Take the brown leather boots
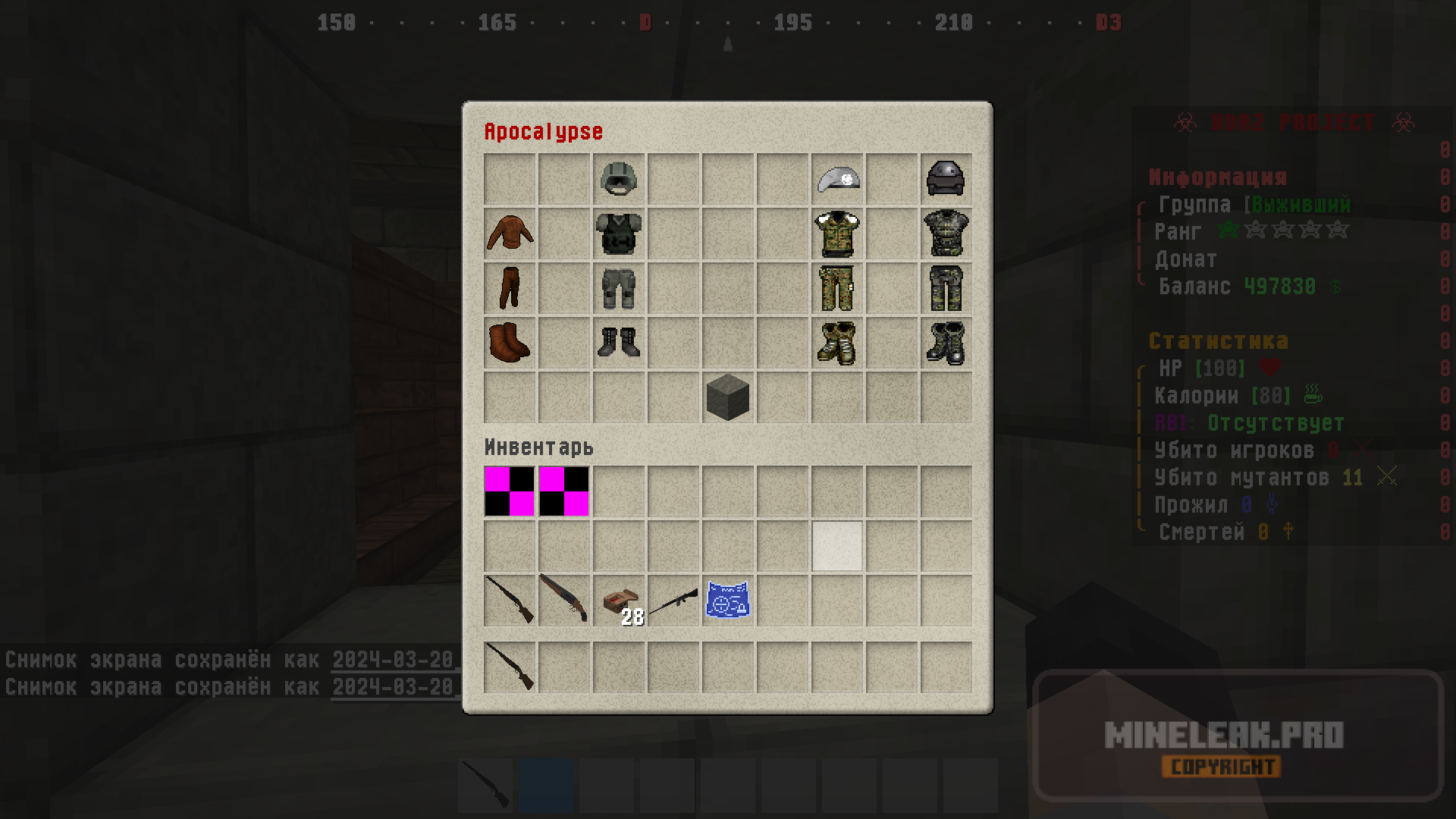The width and height of the screenshot is (1456, 819). point(510,343)
